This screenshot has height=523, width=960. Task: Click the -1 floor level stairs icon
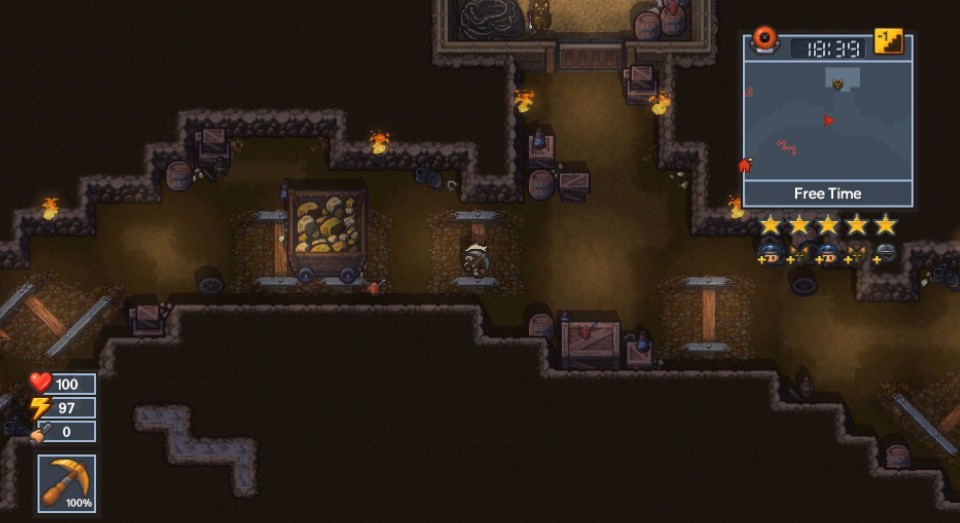click(888, 41)
